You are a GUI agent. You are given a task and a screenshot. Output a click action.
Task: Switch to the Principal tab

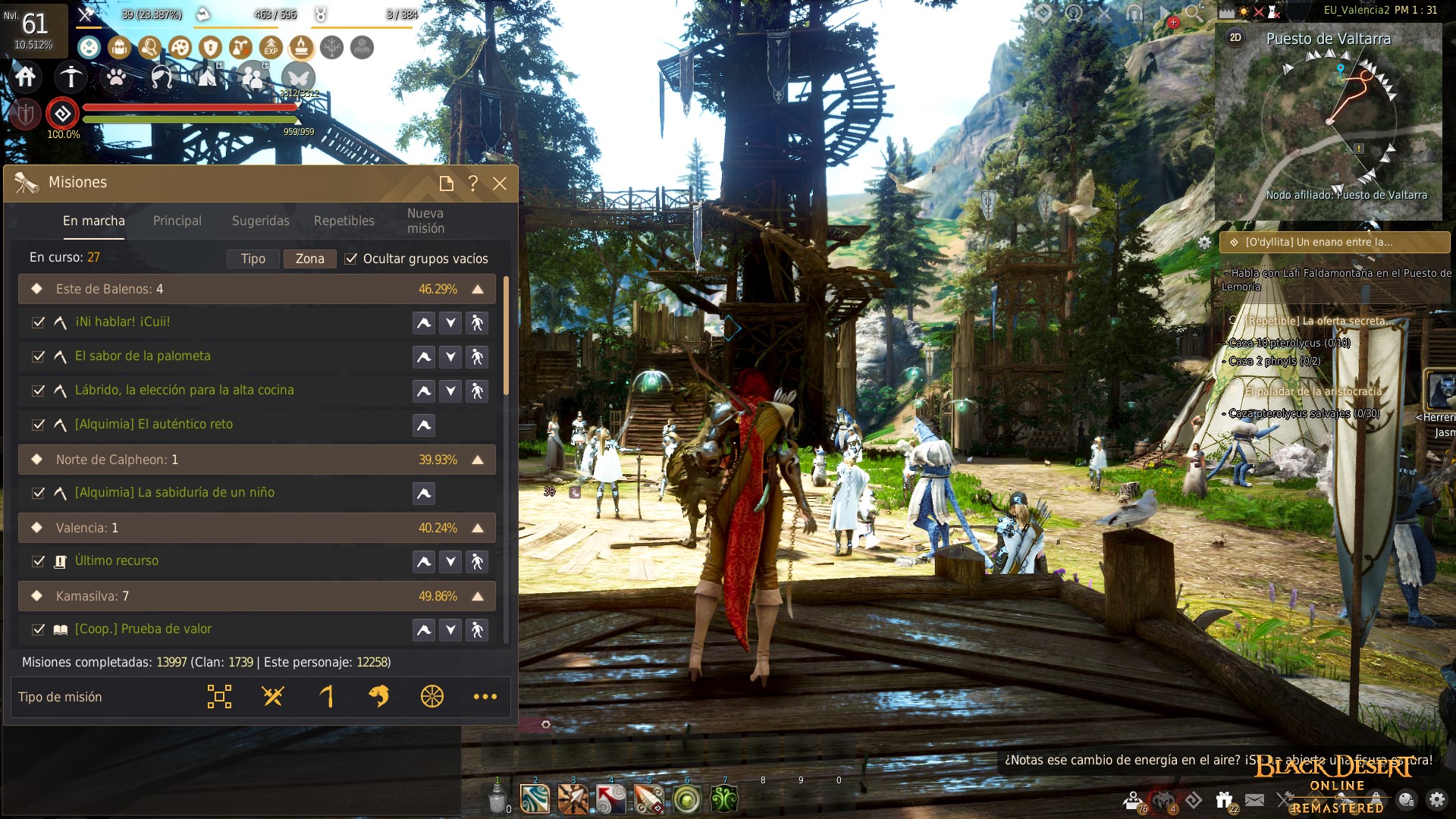point(177,221)
